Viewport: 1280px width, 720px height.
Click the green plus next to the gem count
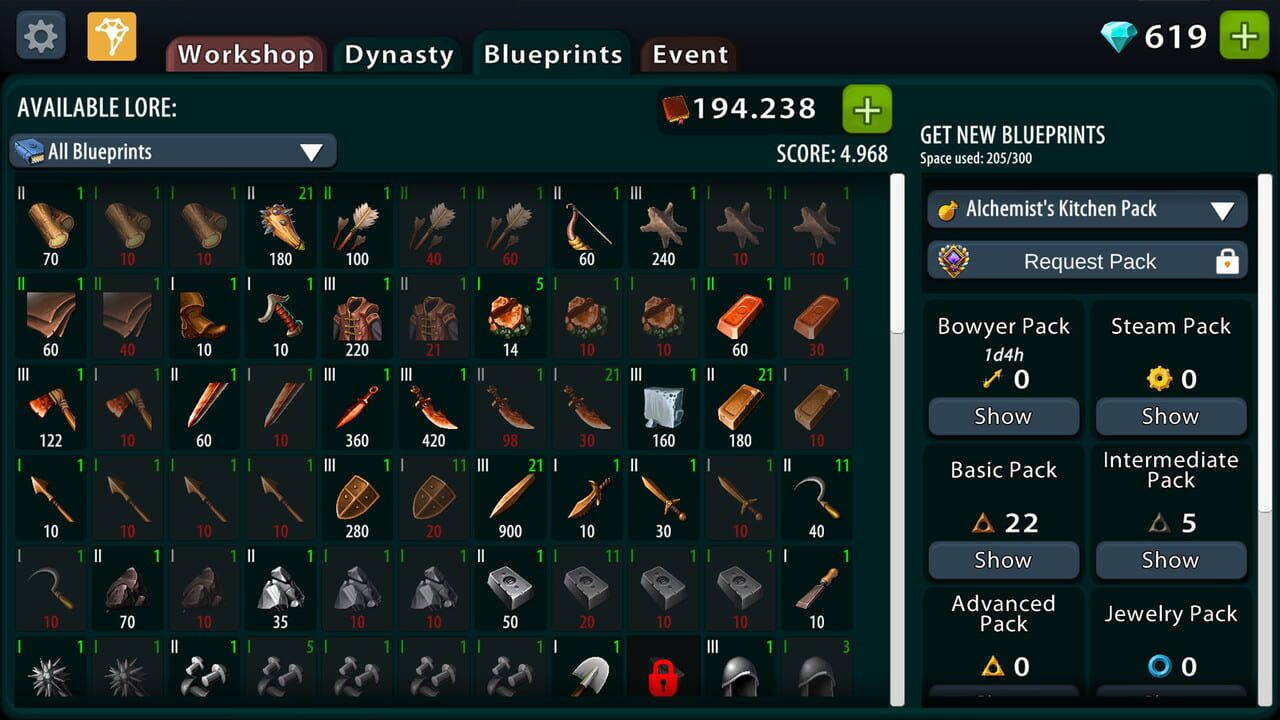pyautogui.click(x=1242, y=33)
